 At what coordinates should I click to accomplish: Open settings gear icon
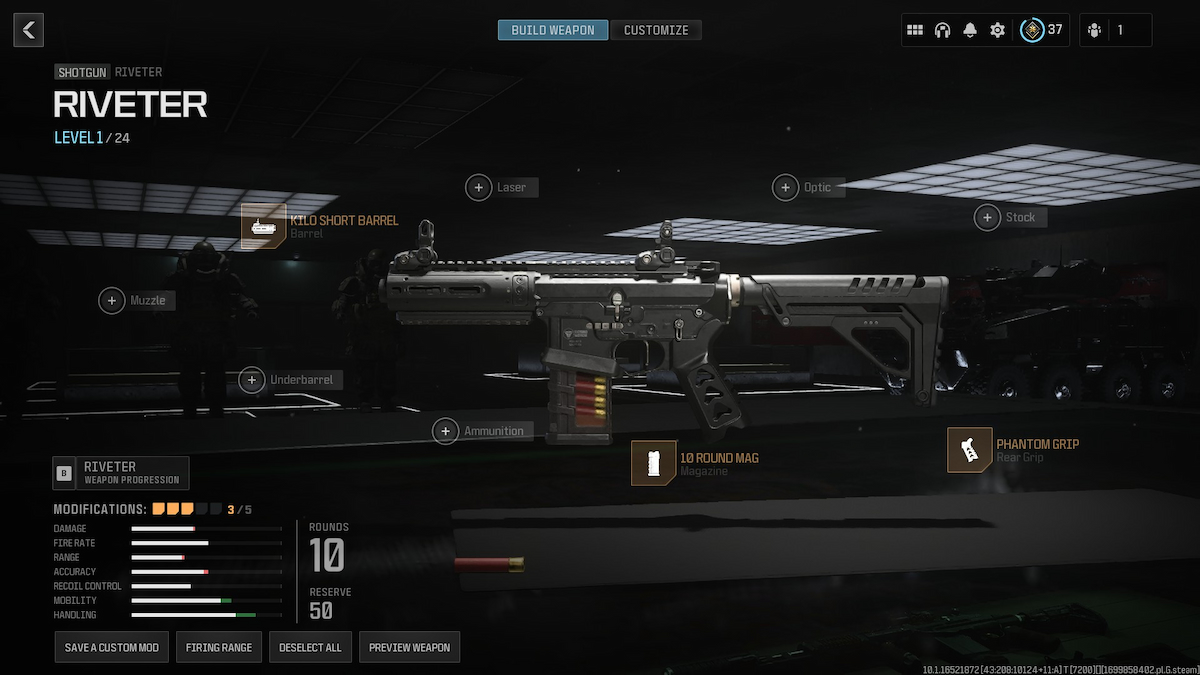click(x=997, y=30)
